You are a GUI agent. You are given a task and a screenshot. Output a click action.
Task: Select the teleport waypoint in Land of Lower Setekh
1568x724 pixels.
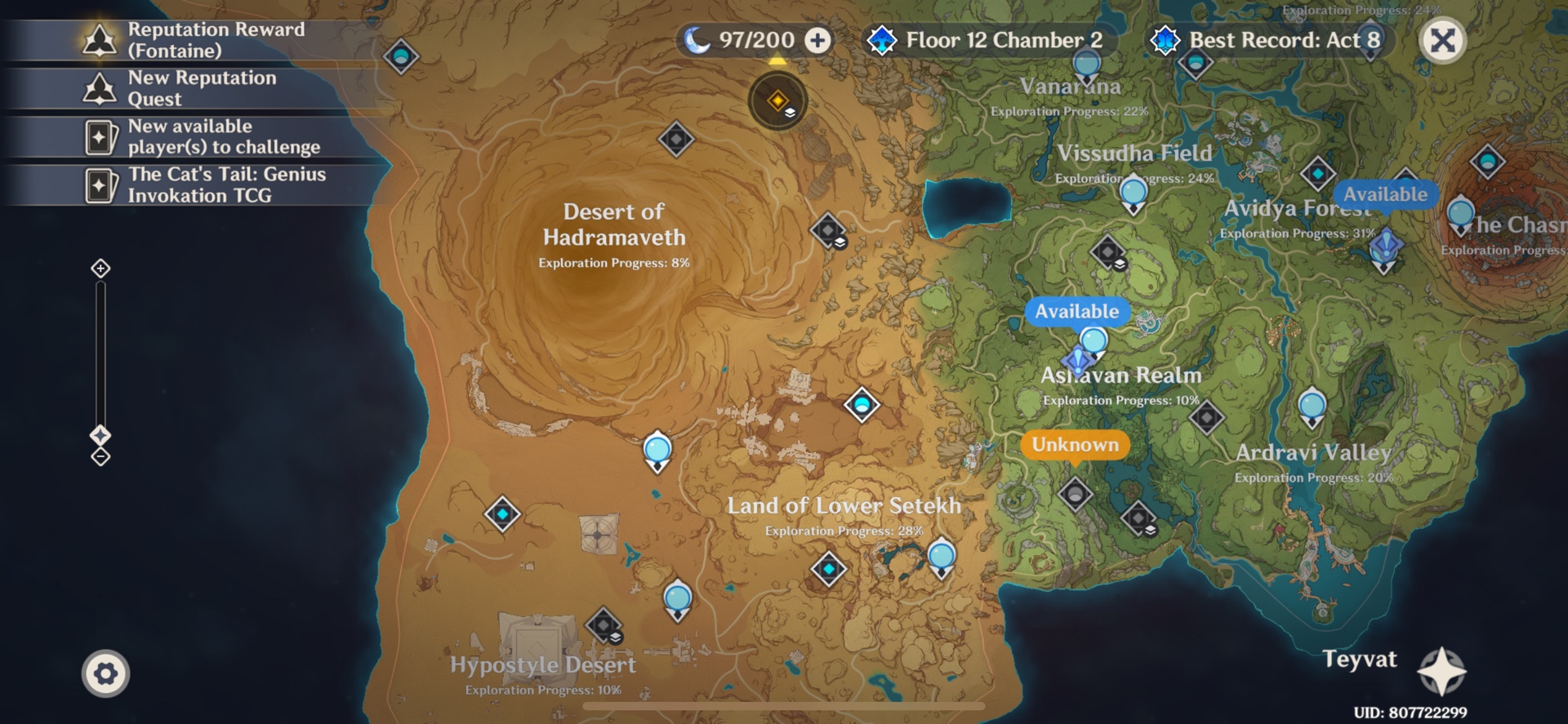click(941, 557)
